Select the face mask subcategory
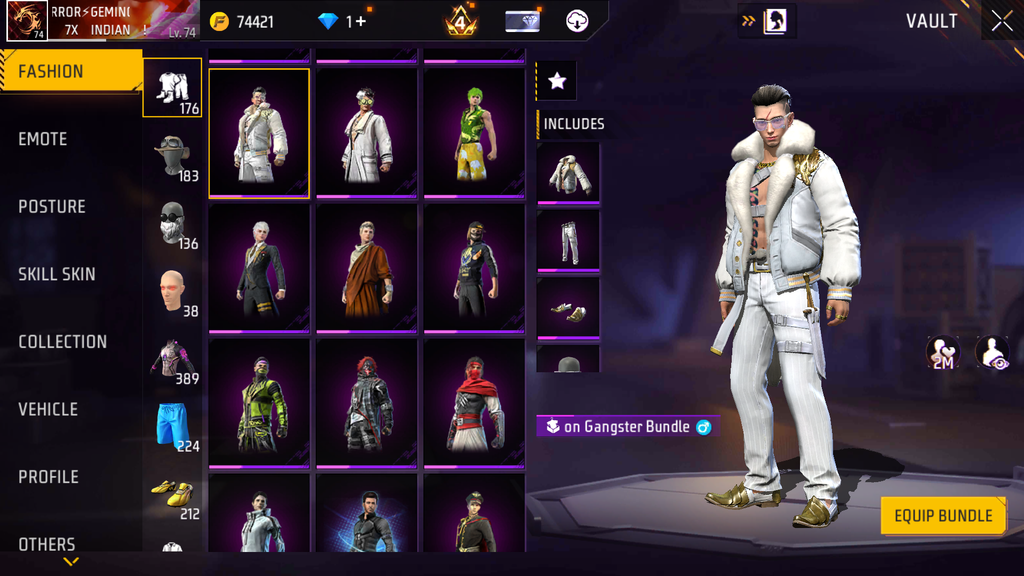The height and width of the screenshot is (576, 1024). point(174,224)
